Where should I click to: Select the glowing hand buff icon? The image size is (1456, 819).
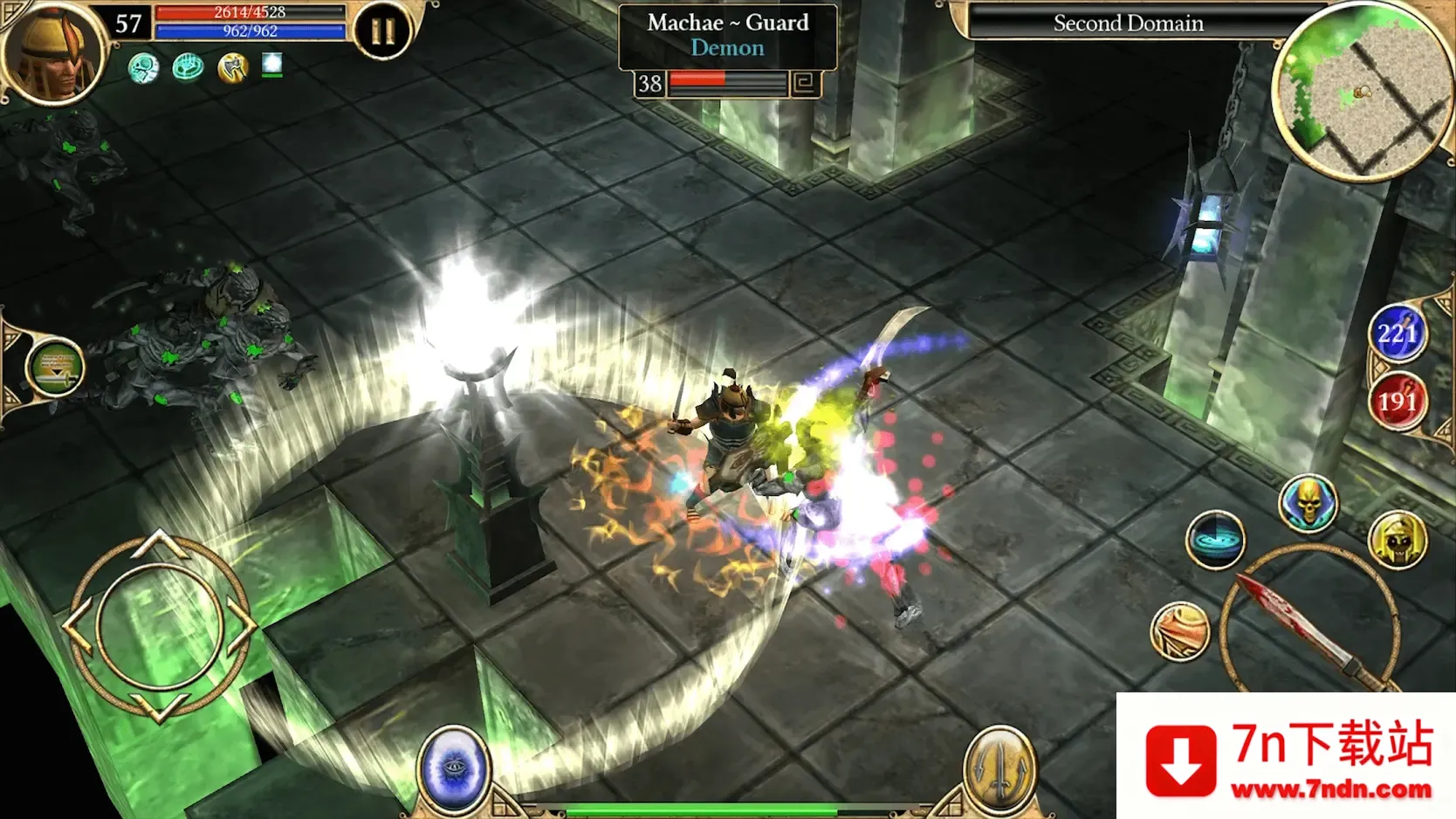(187, 65)
